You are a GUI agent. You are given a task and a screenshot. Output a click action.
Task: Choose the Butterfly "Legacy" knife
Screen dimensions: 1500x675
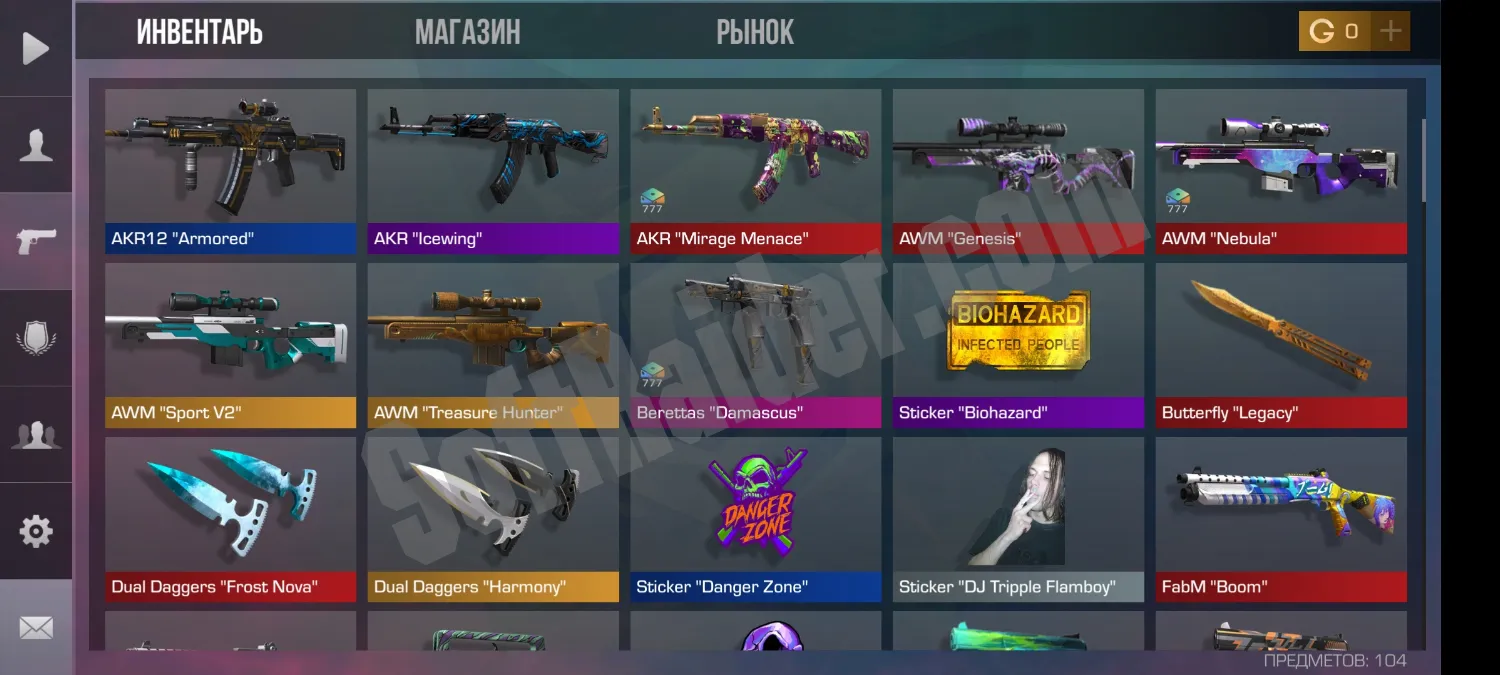click(1281, 344)
